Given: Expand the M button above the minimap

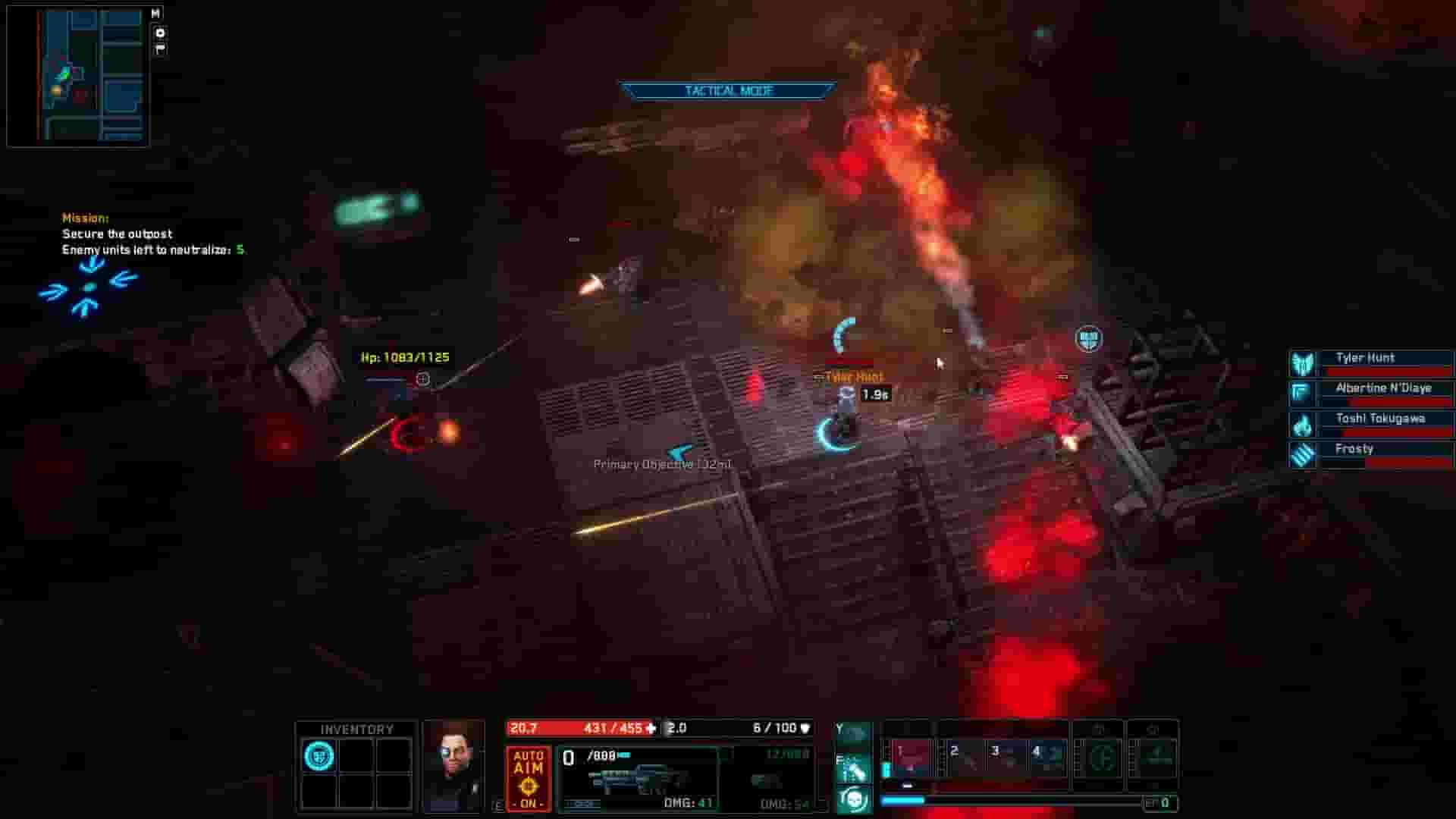Looking at the screenshot, I should pyautogui.click(x=157, y=12).
